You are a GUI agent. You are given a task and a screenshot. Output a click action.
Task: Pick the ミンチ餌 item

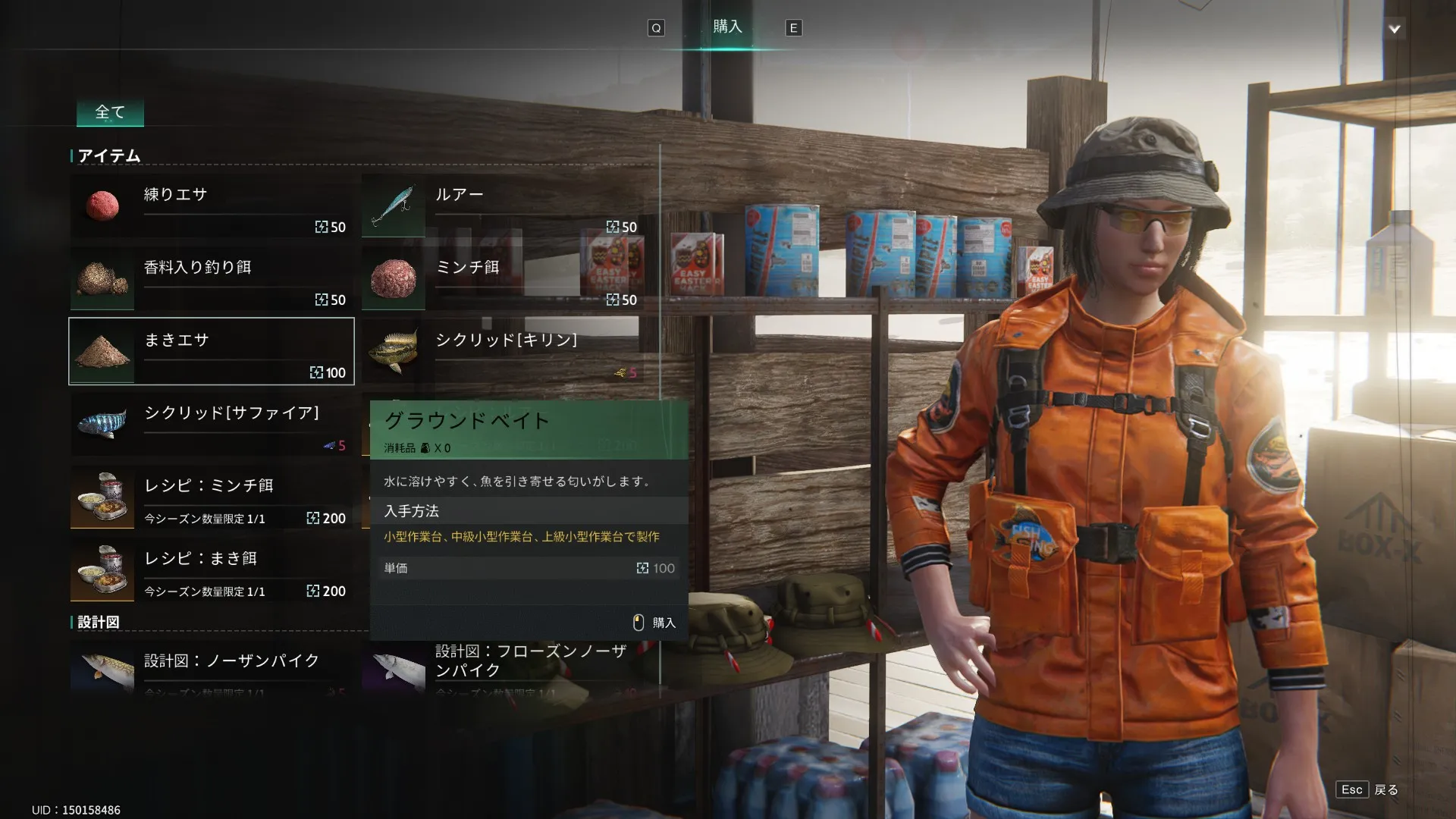503,278
